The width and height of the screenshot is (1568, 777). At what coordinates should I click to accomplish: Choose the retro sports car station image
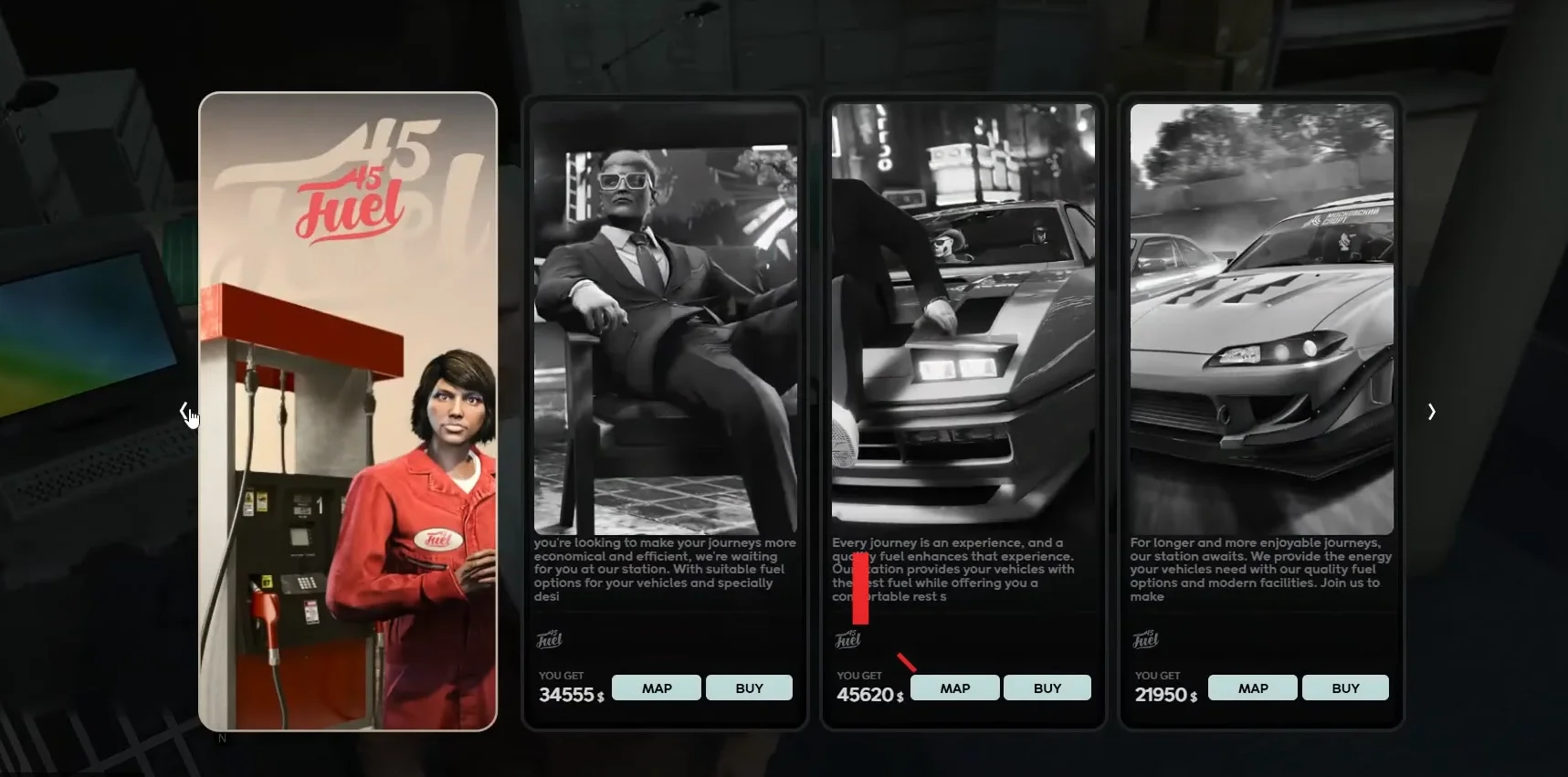pos(963,320)
